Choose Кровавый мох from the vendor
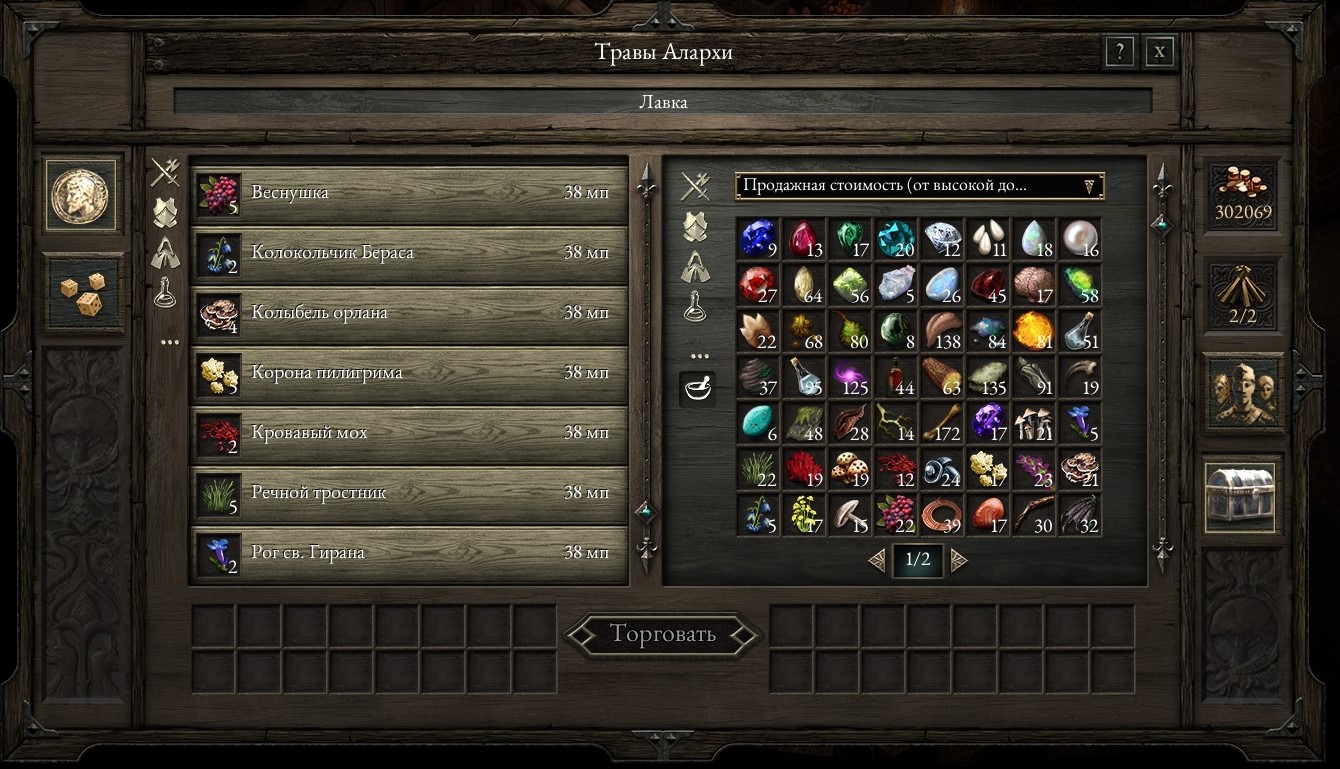Screen dimensions: 1340x769 point(408,433)
